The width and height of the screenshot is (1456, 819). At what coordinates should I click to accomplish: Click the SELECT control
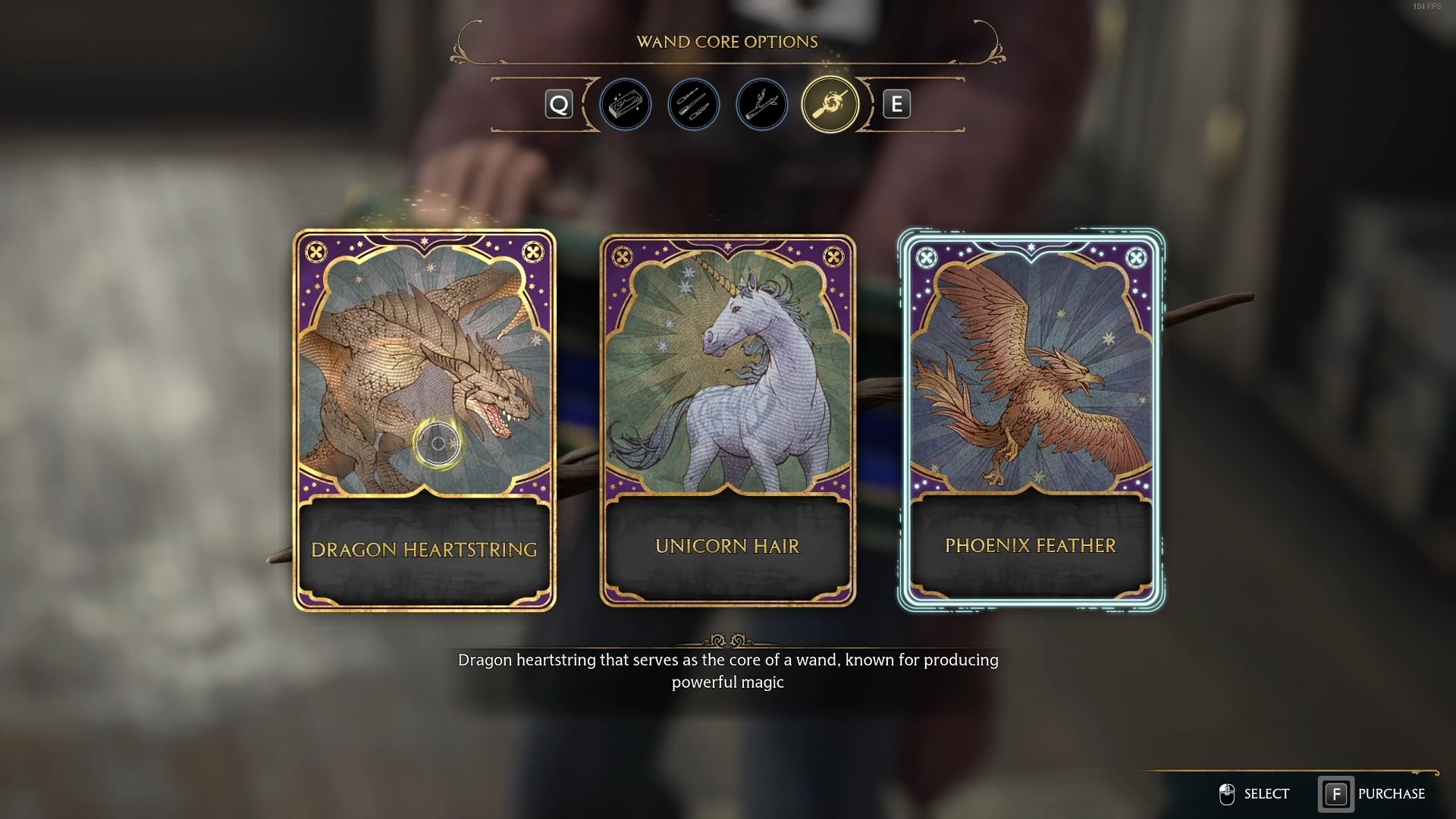point(1266,794)
